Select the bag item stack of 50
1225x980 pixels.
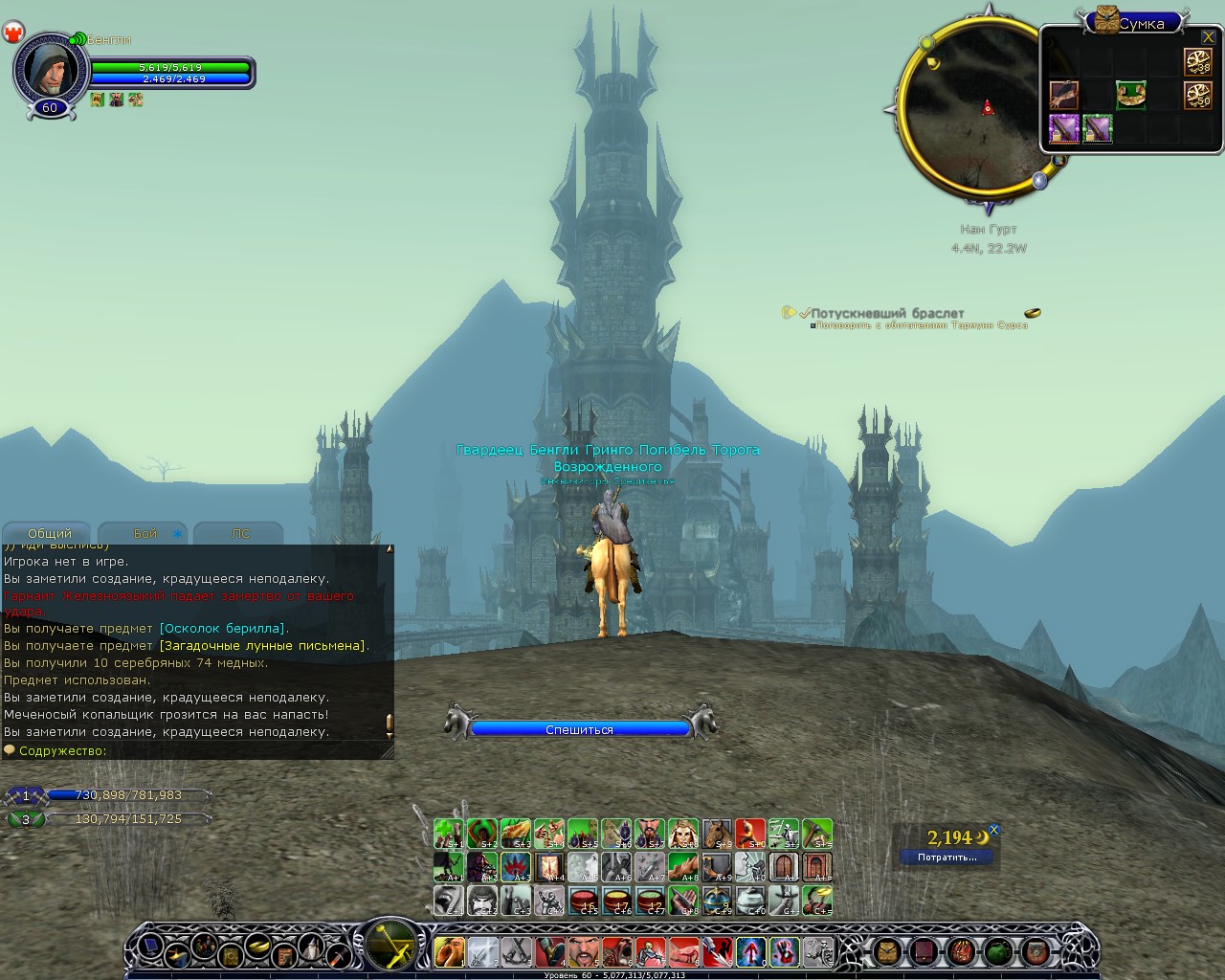click(x=1197, y=95)
